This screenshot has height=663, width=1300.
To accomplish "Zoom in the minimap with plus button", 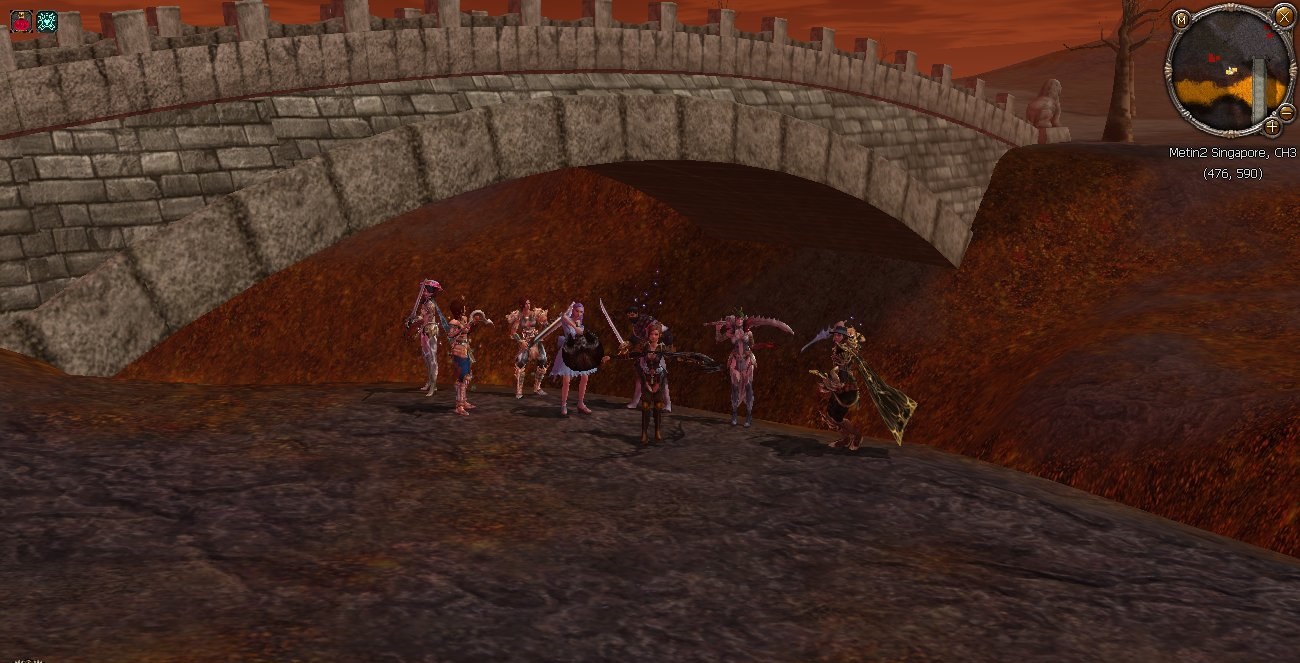I will [x=1271, y=127].
